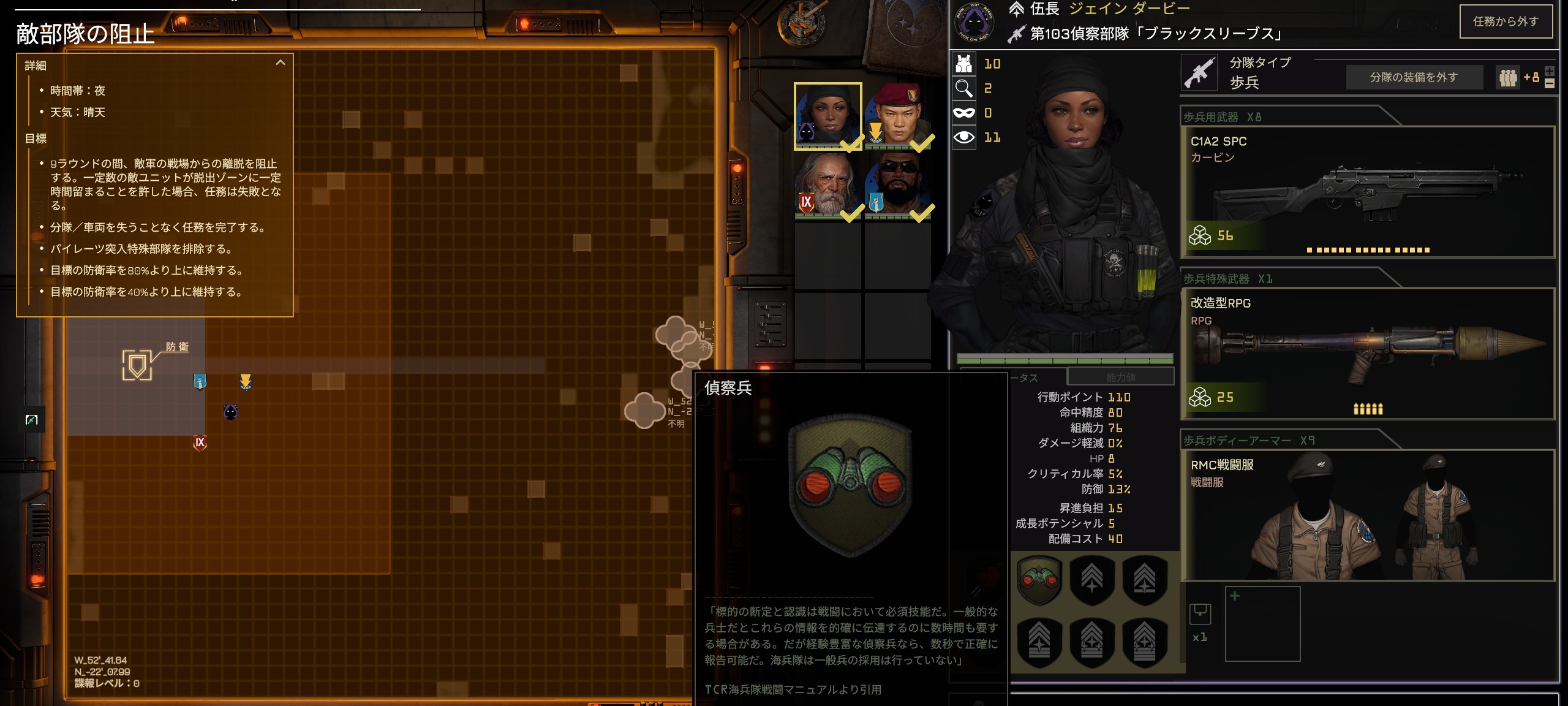Viewport: 1568px width, 706px height.
Task: Choose the RMC戦闘服 body armor slot
Action: coord(1367,515)
